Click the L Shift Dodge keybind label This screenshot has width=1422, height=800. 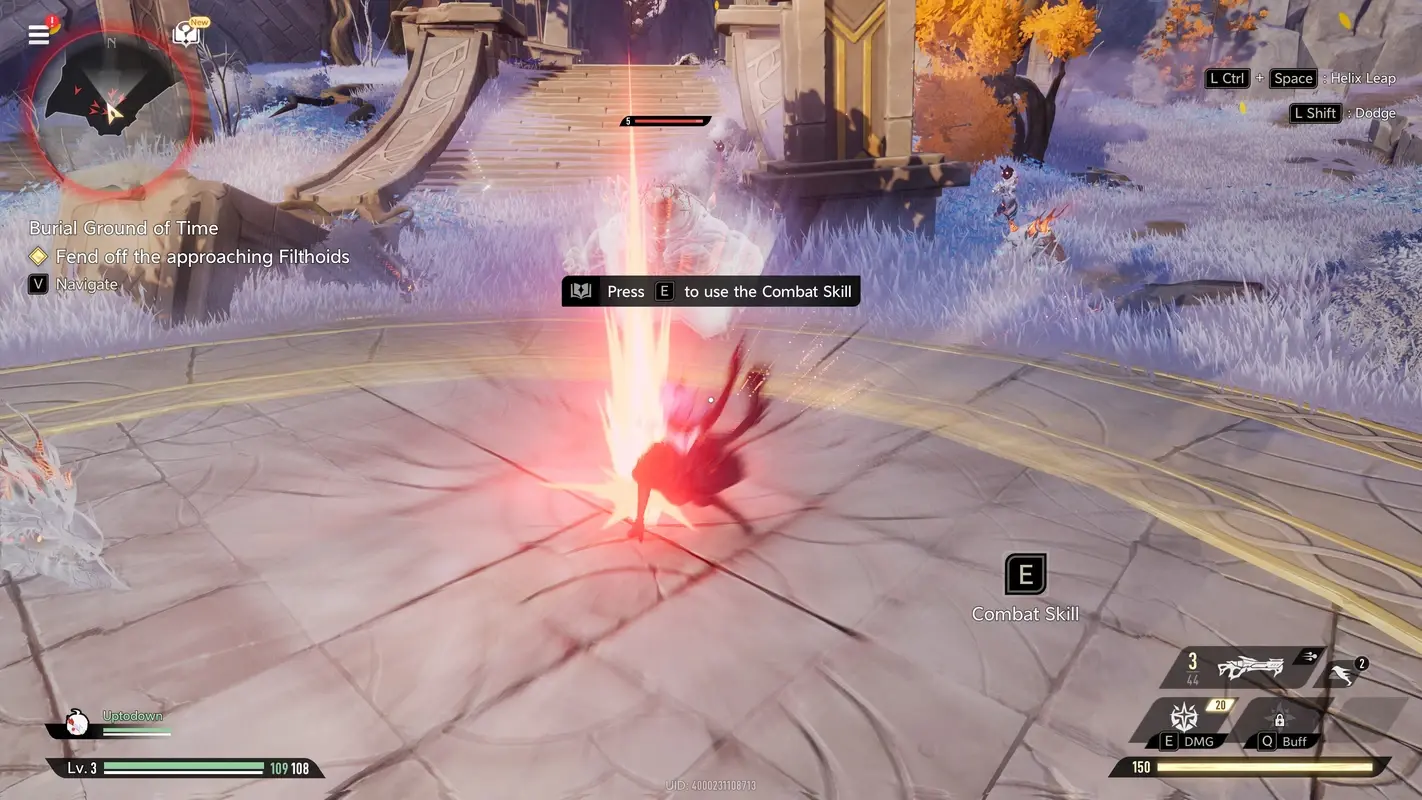tap(1343, 112)
